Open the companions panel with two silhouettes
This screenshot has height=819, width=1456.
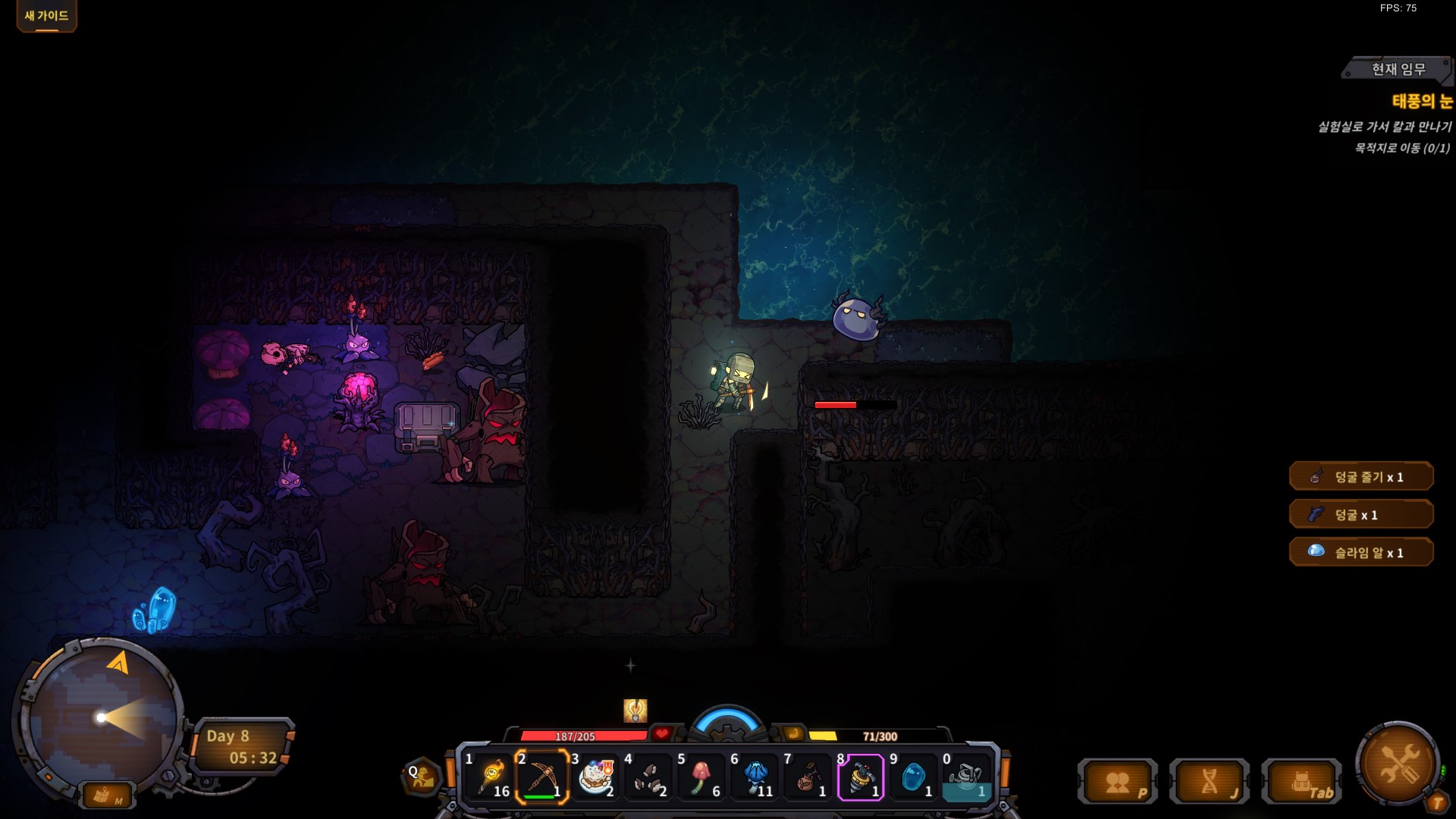pyautogui.click(x=1117, y=783)
